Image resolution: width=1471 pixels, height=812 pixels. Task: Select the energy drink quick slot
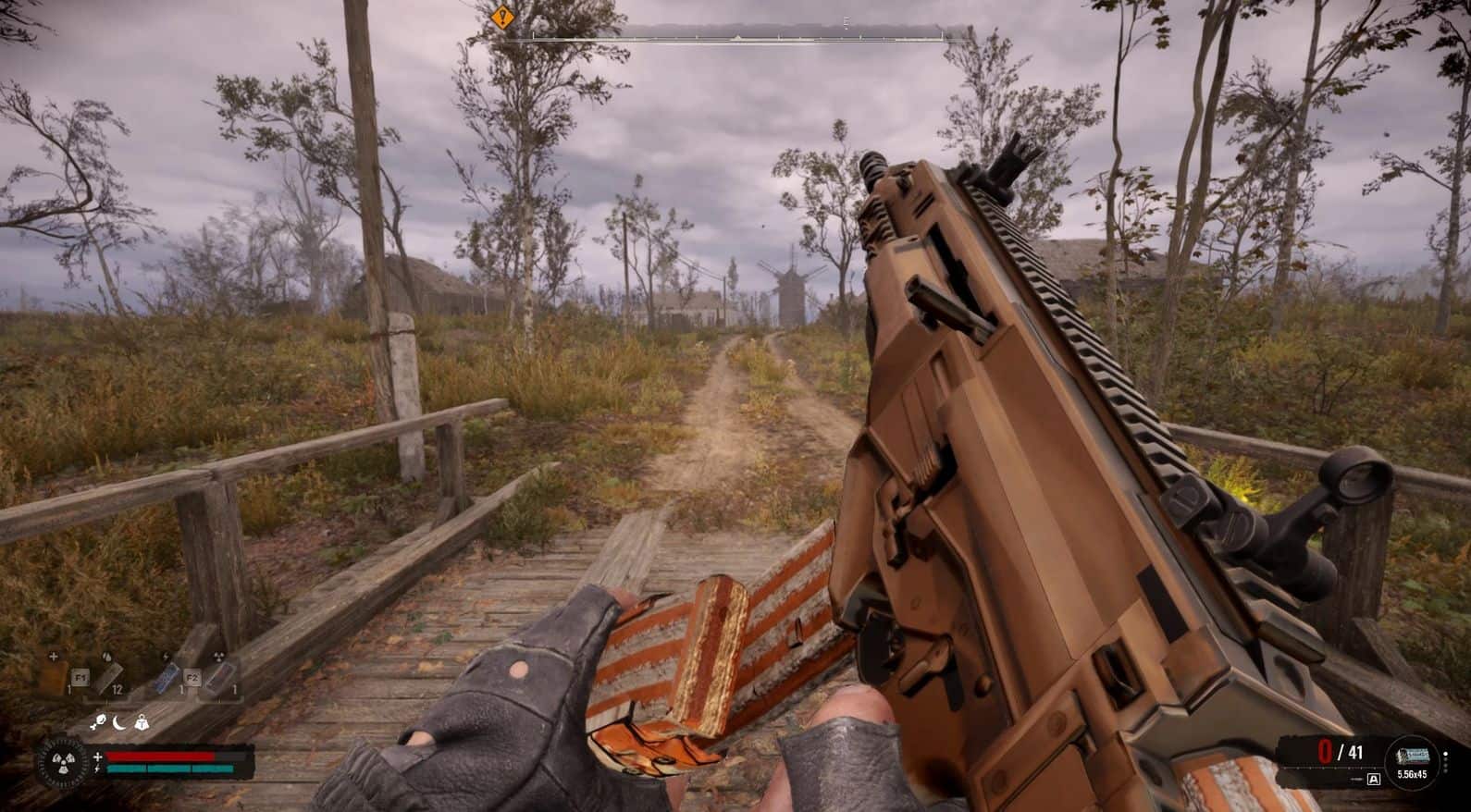click(x=166, y=676)
